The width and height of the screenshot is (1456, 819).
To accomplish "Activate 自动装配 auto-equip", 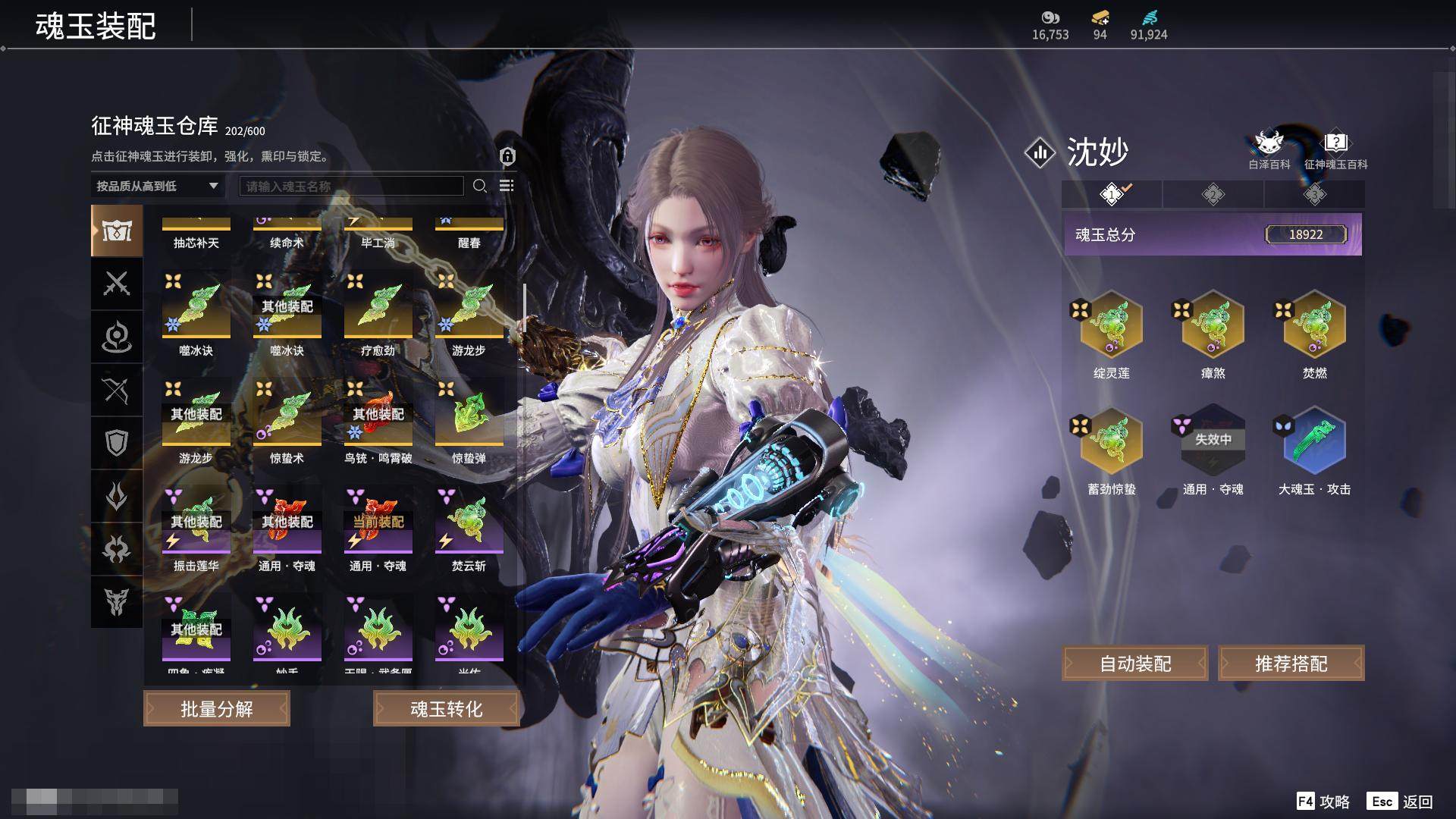I will tap(1134, 664).
